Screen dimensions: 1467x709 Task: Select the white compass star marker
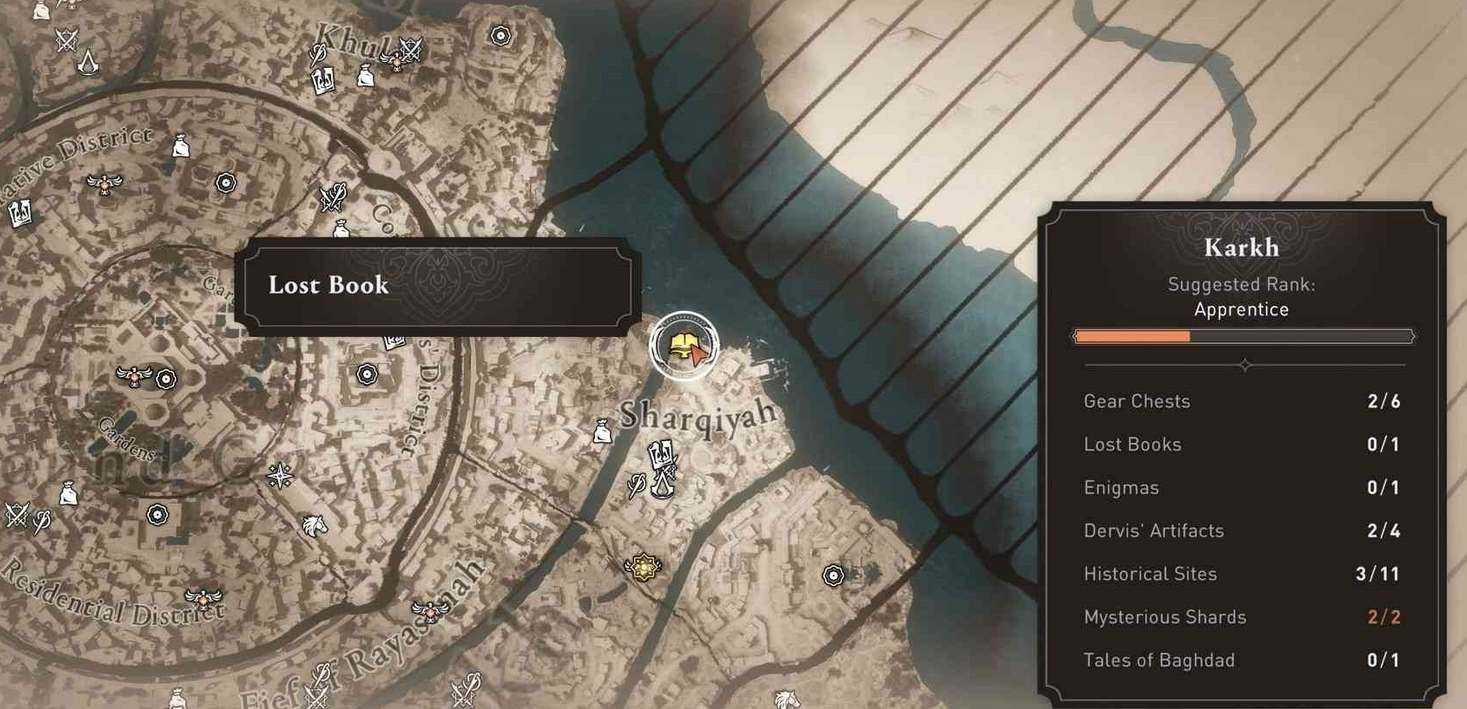click(280, 475)
